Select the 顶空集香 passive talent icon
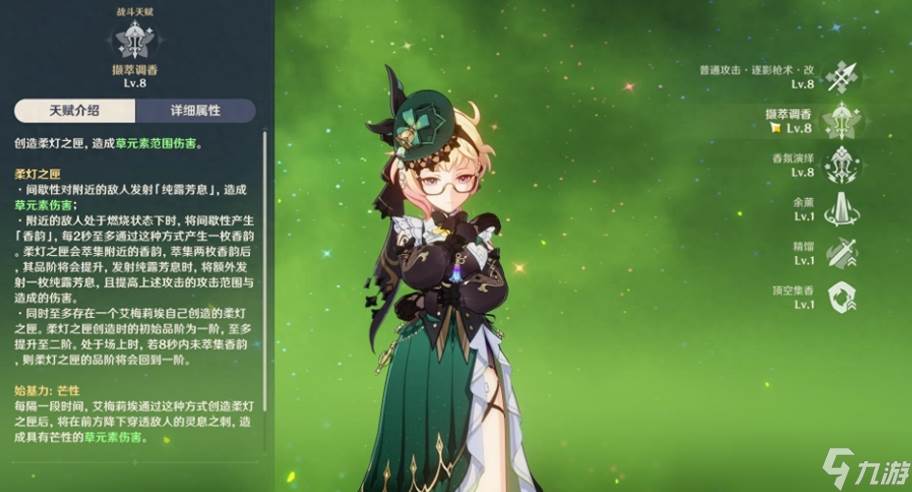The image size is (912, 492). point(842,296)
